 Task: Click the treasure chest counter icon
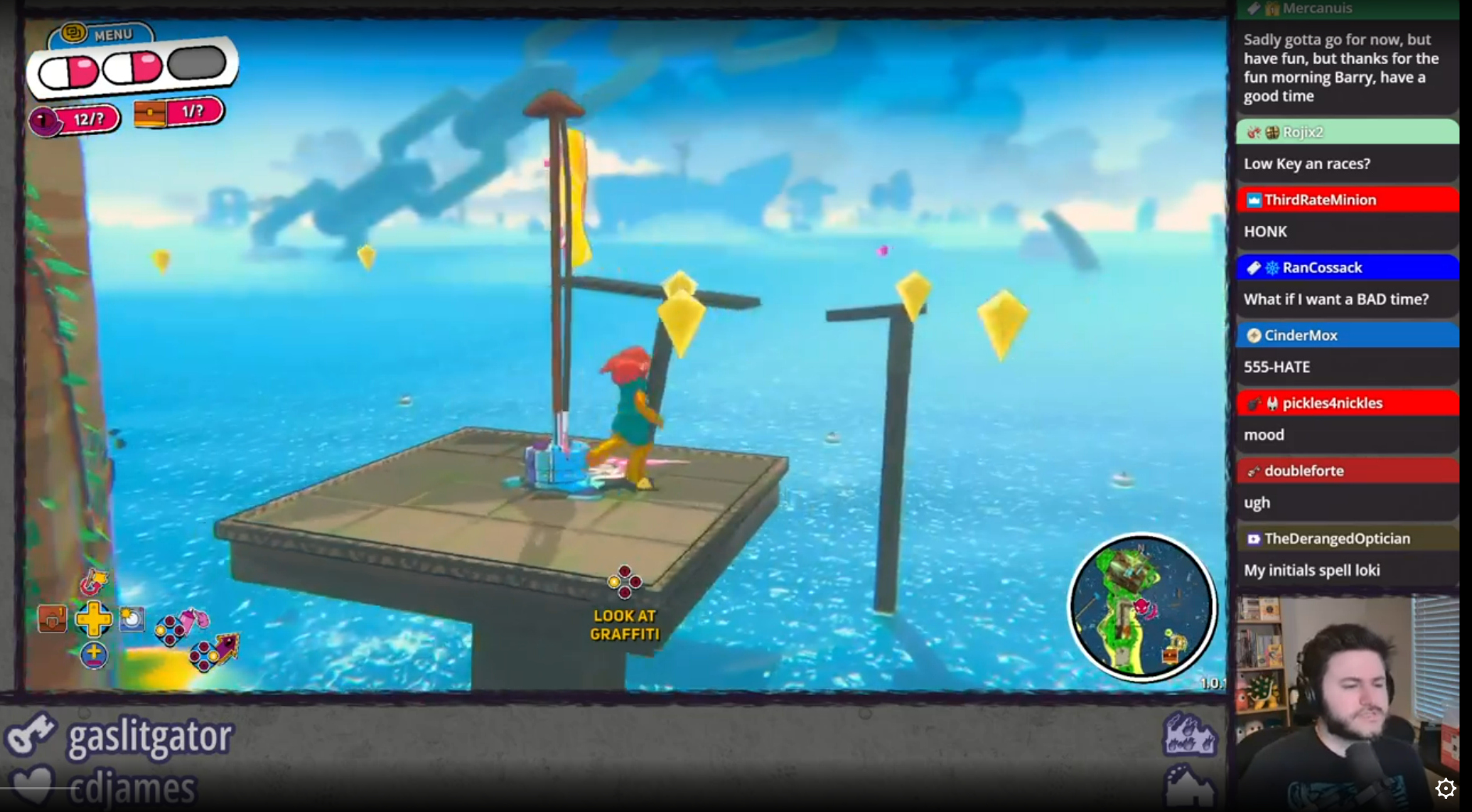[x=150, y=115]
